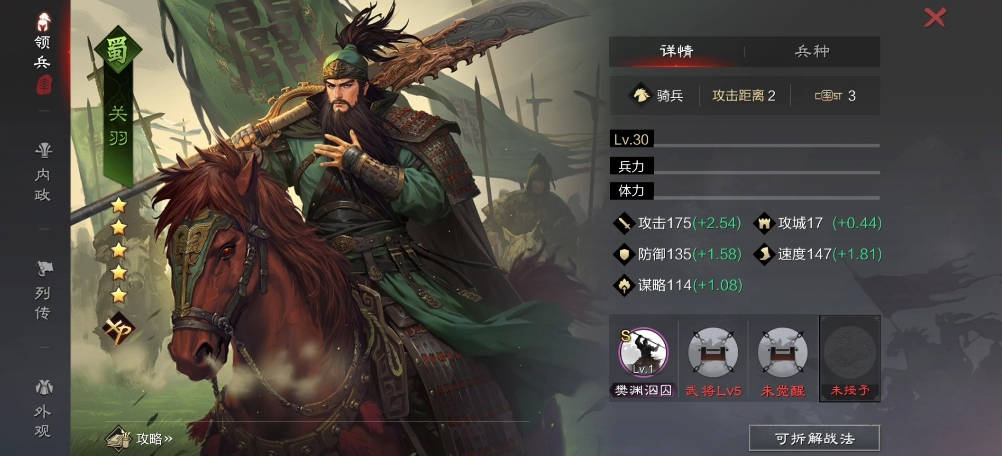The image size is (1002, 456).
Task: Select the 未授予 skill slot
Action: (850, 358)
